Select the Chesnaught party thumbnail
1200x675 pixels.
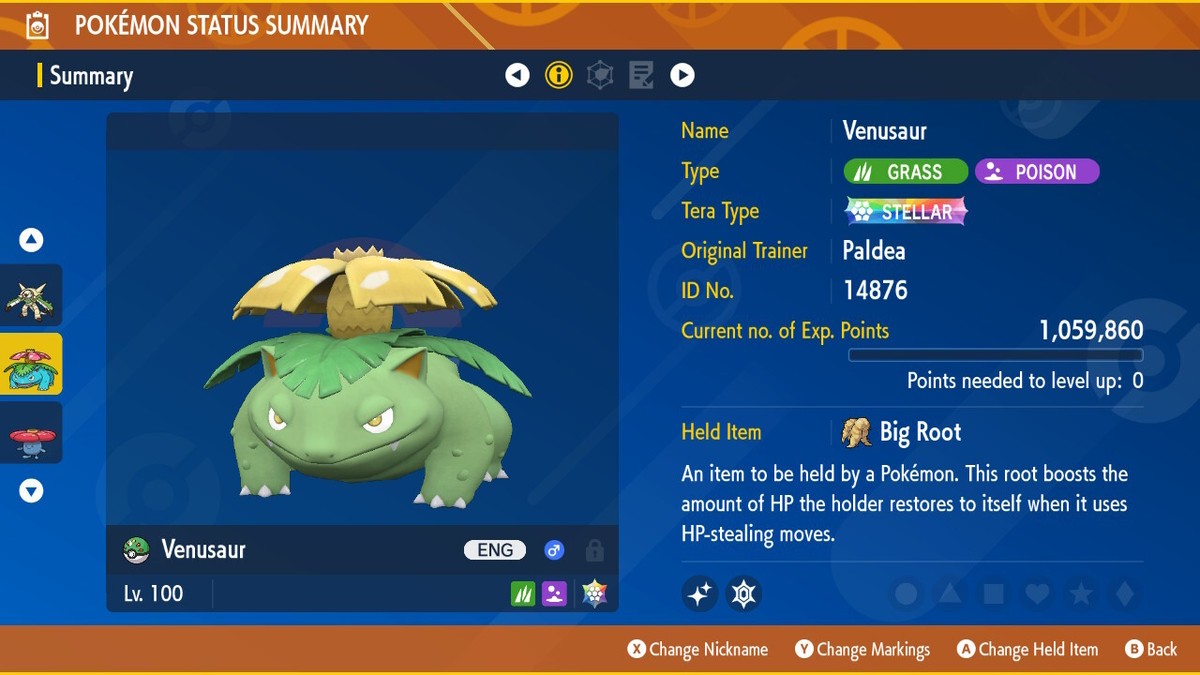(31, 295)
